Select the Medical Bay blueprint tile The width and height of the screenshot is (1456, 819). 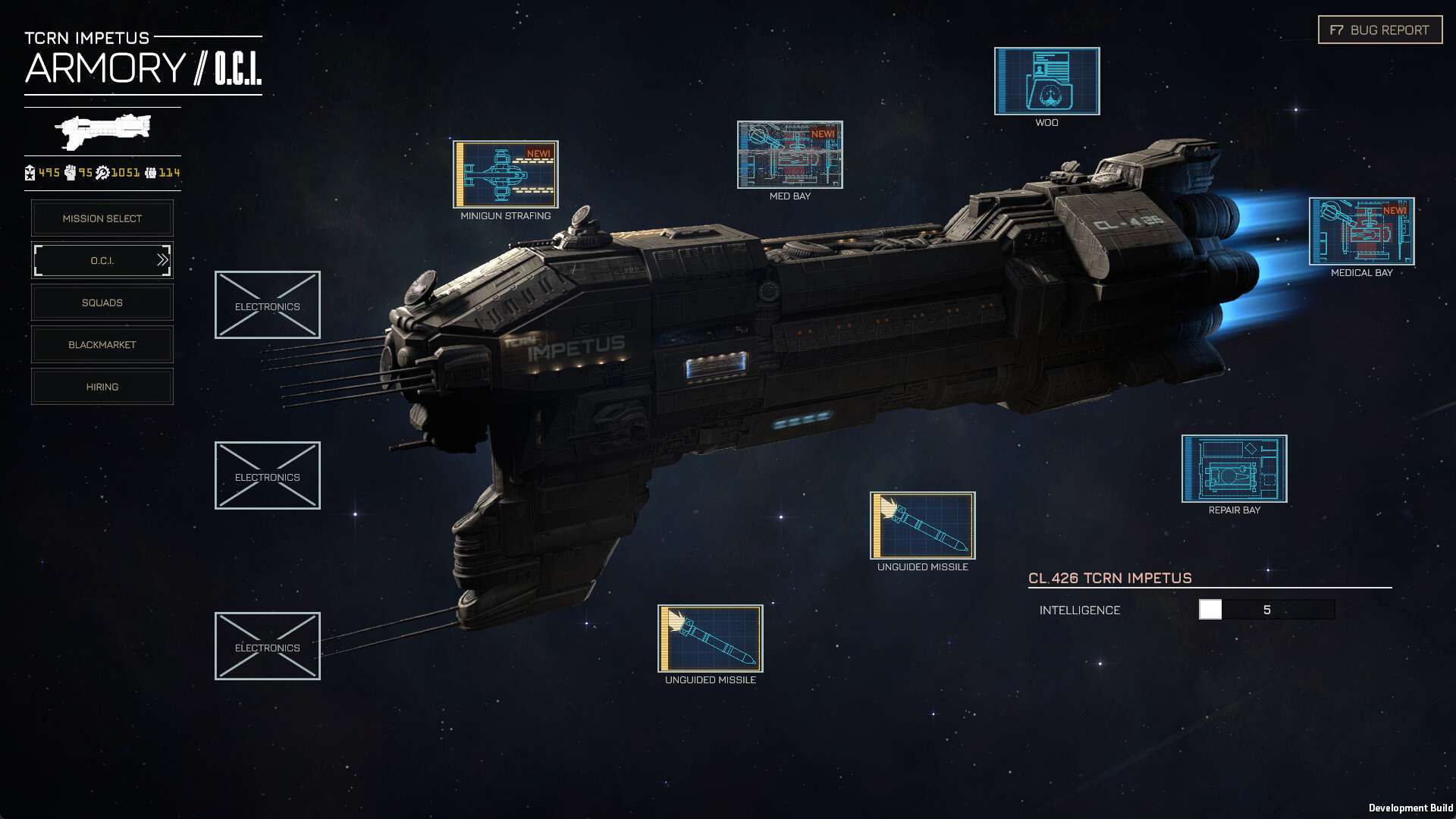click(1361, 231)
